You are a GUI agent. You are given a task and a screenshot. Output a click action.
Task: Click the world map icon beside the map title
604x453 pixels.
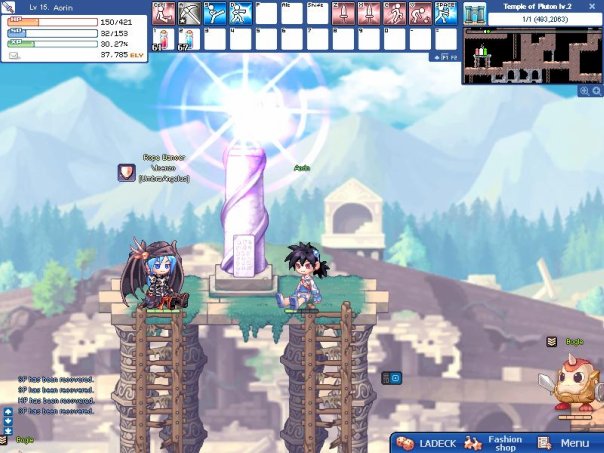[474, 18]
